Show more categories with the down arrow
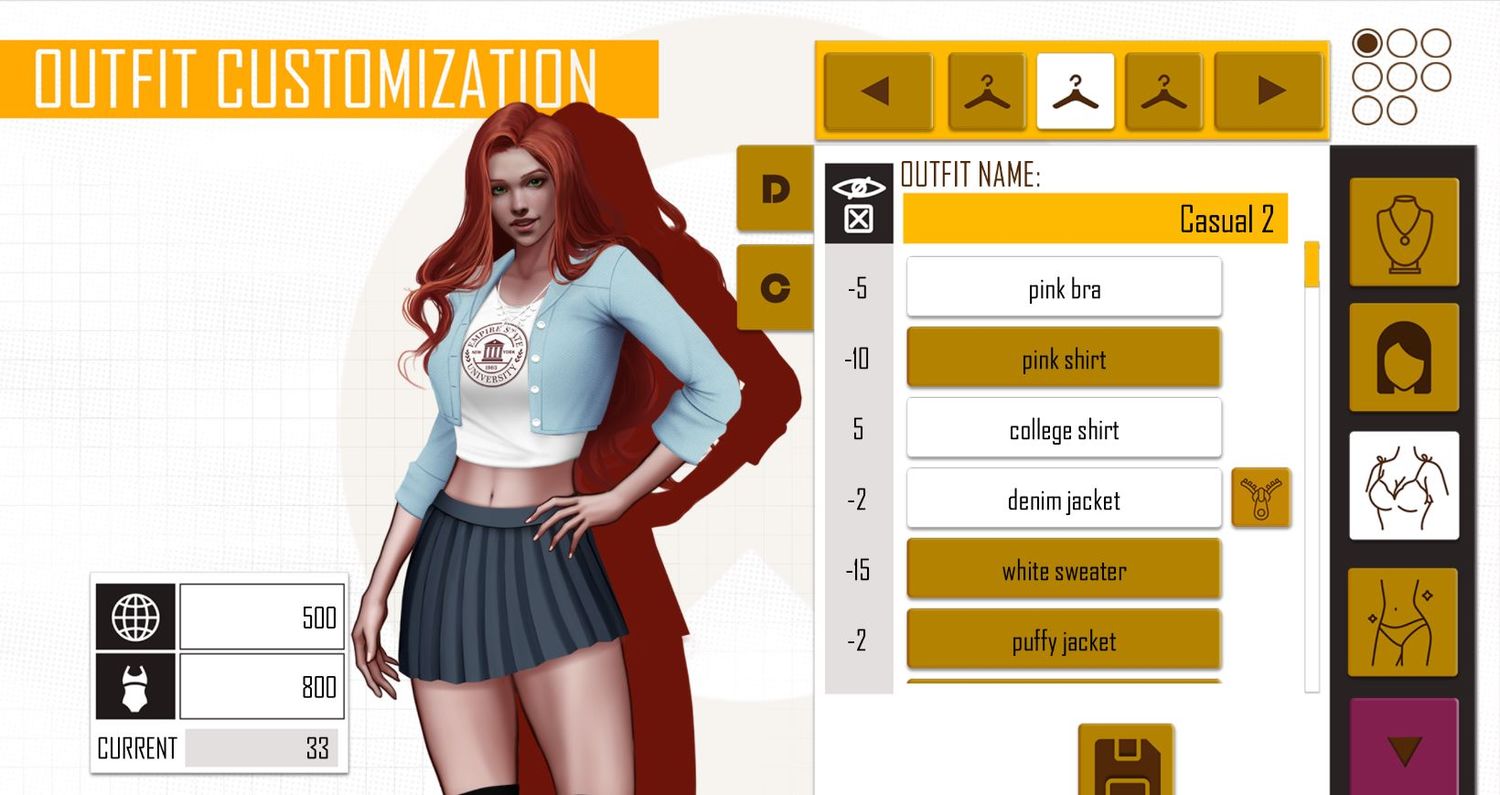This screenshot has height=795, width=1500. click(1403, 748)
